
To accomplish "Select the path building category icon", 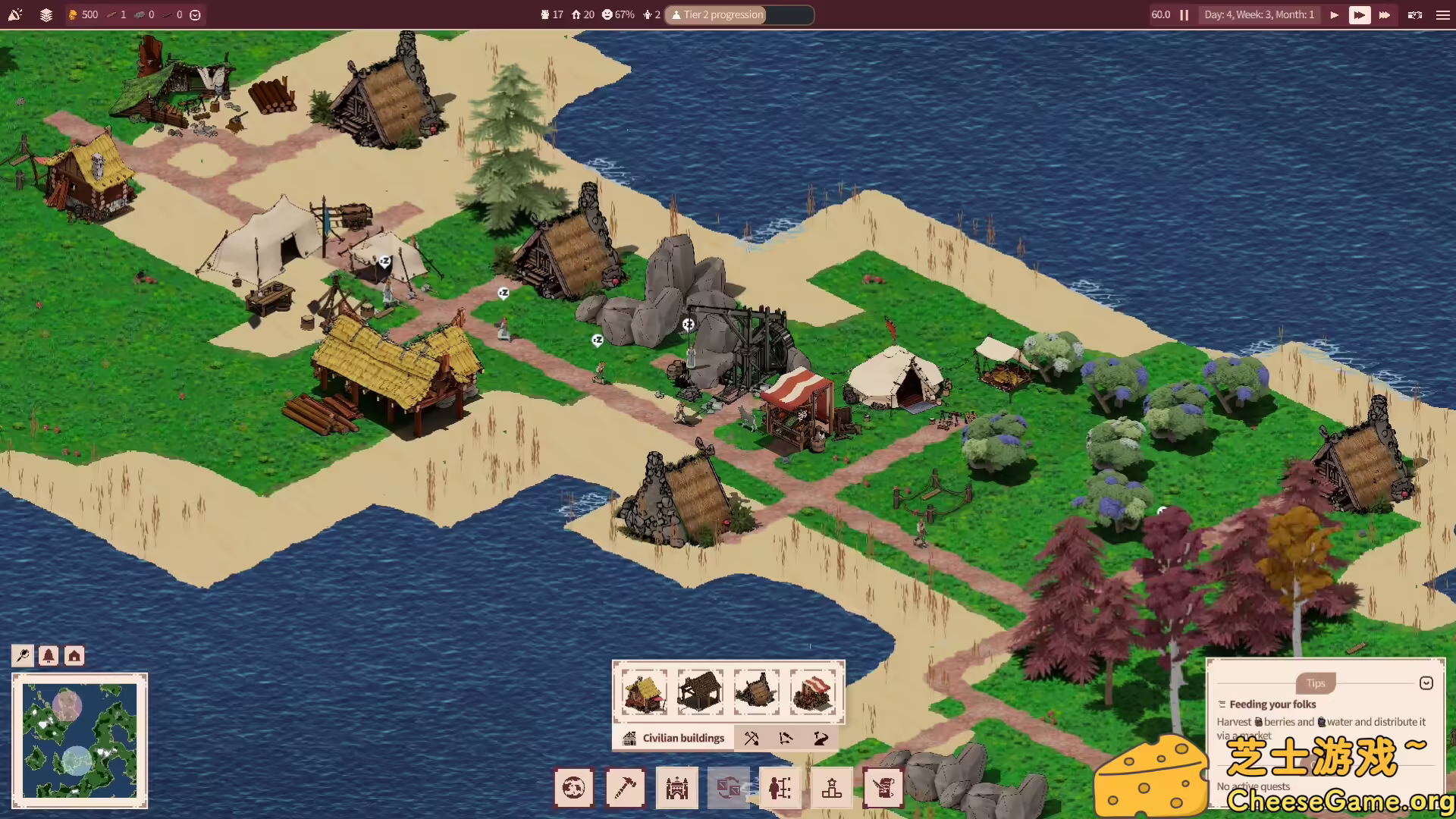I will tap(820, 737).
